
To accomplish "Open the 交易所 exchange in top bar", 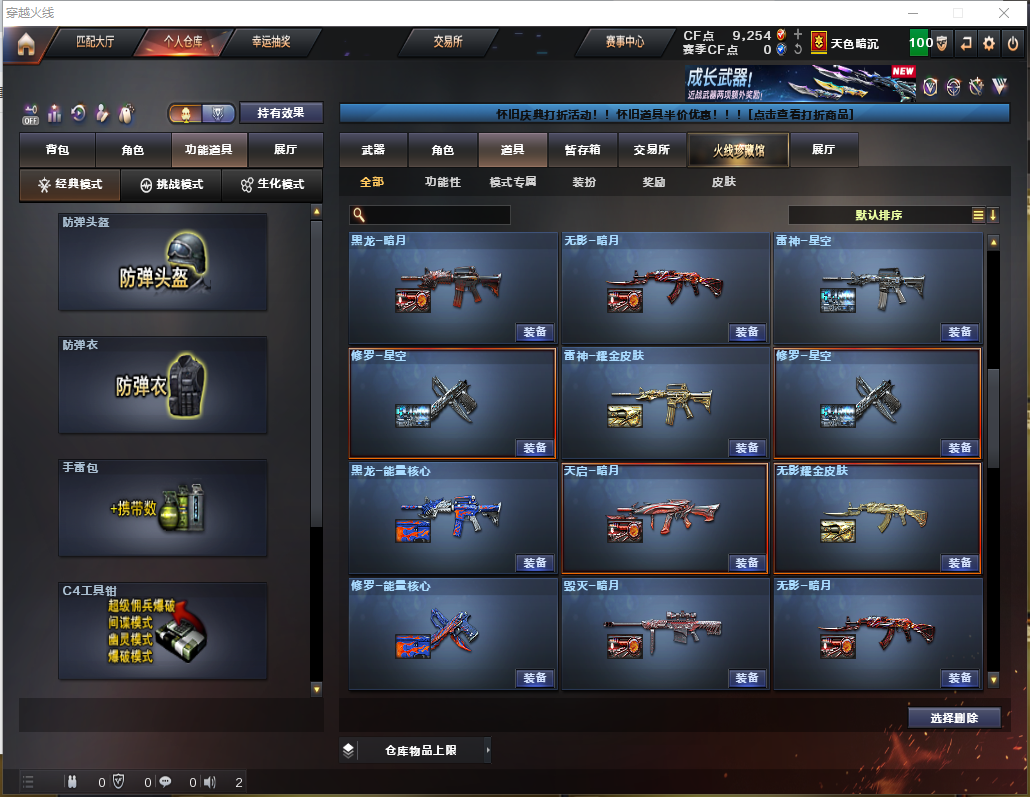I will coord(448,42).
